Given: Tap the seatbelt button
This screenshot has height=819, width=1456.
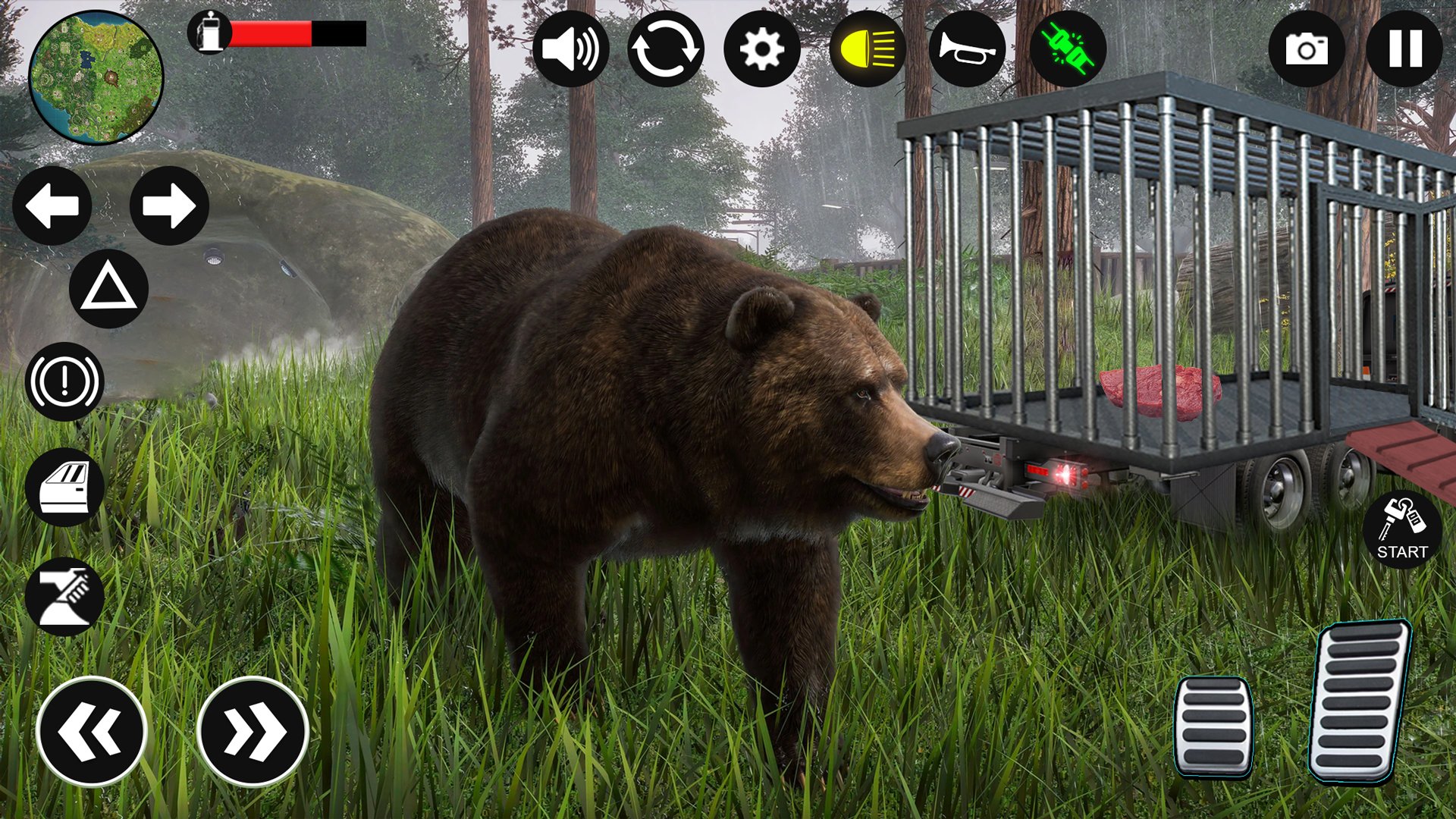Looking at the screenshot, I should [64, 597].
